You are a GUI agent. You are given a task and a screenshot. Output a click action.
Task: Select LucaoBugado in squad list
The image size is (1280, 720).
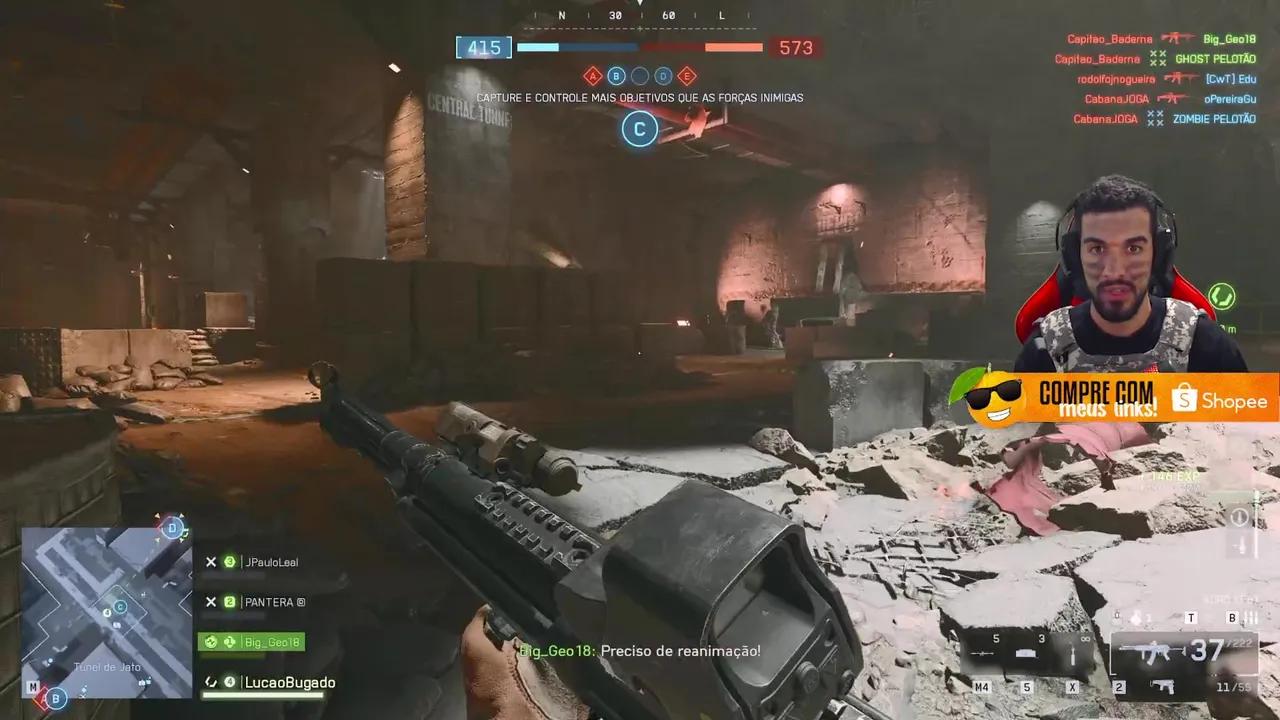click(x=270, y=683)
